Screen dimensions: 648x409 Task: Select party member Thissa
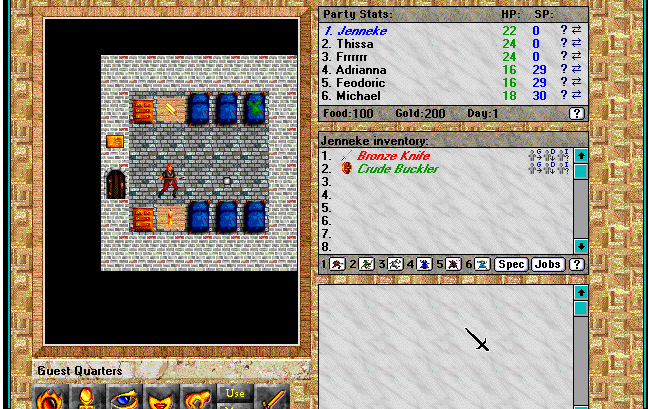(x=348, y=44)
